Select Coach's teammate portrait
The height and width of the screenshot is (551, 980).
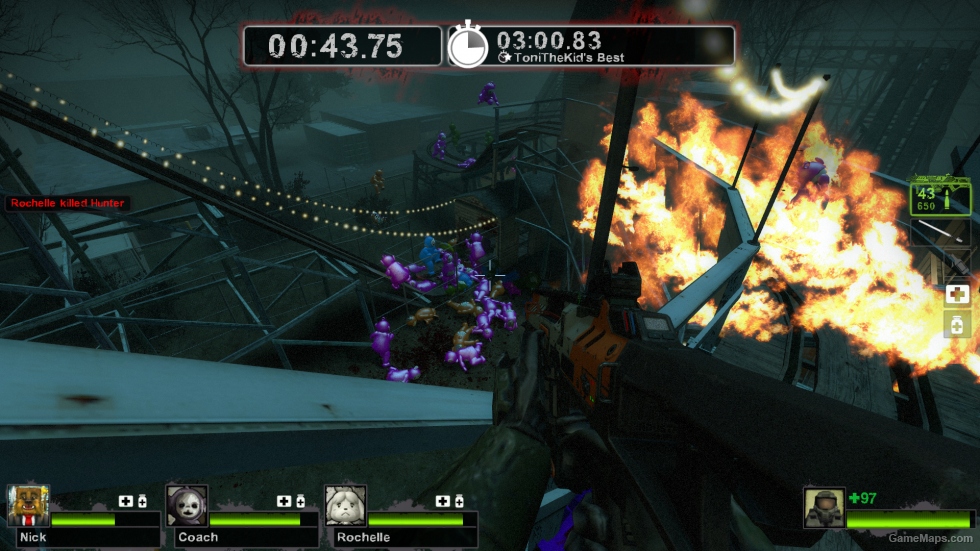pyautogui.click(x=187, y=506)
